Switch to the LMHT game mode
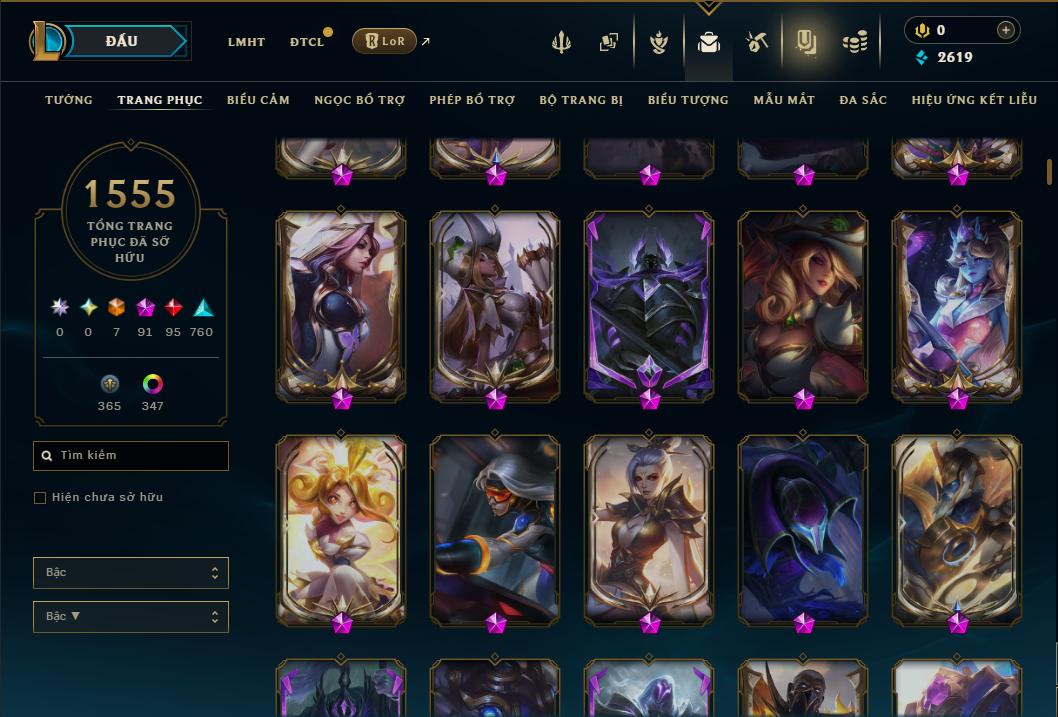Viewport: 1058px width, 717px height. click(x=246, y=42)
